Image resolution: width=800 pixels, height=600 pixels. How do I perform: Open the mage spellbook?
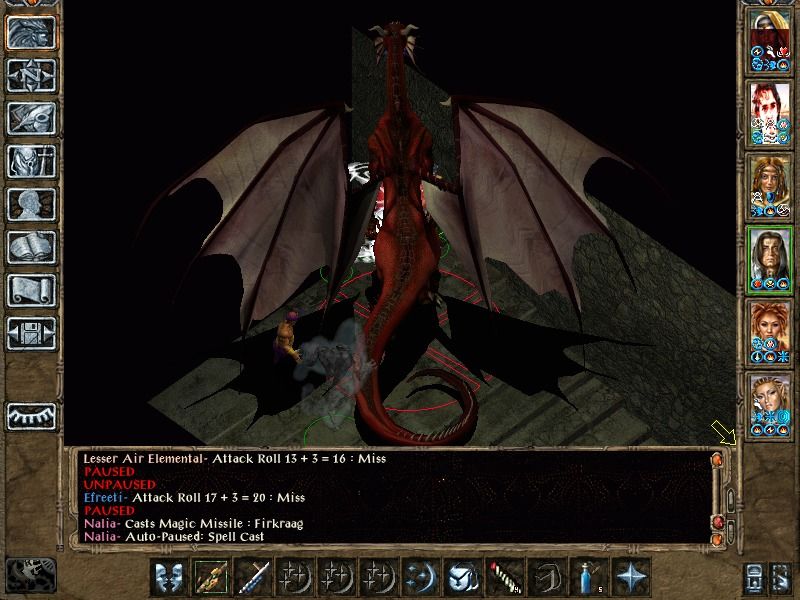tap(31, 247)
